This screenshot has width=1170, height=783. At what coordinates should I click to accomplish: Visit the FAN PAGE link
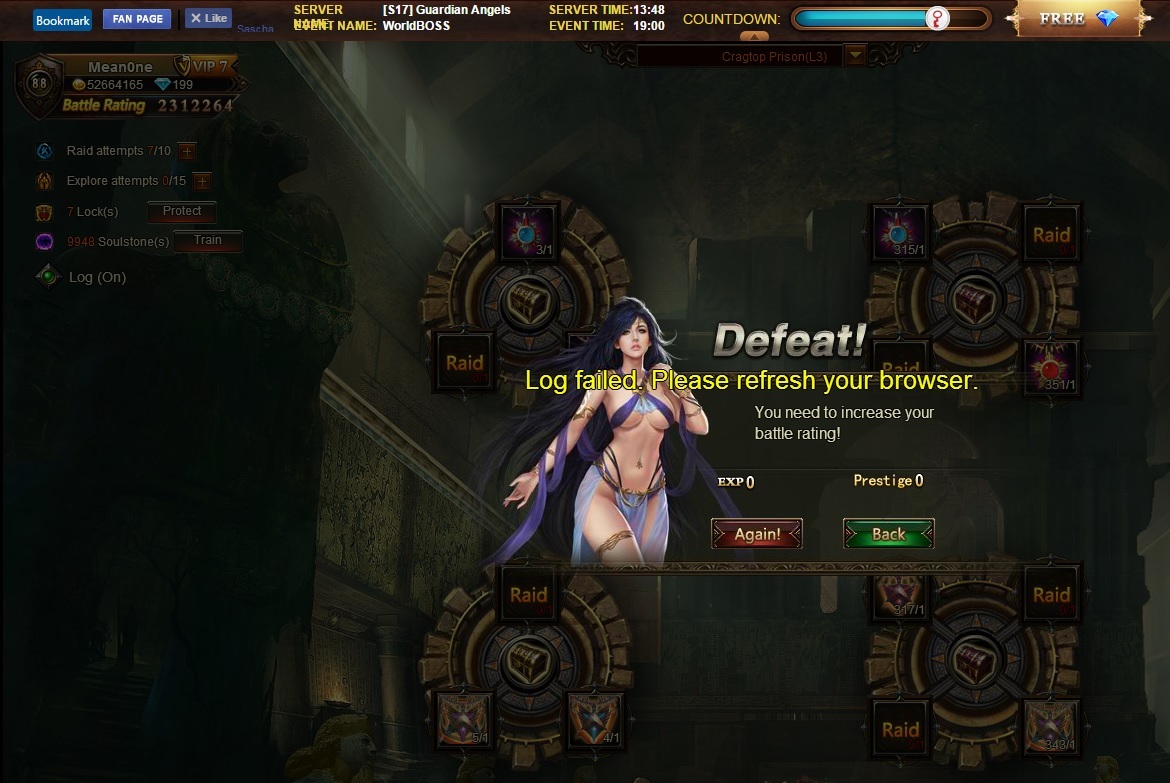tap(136, 19)
